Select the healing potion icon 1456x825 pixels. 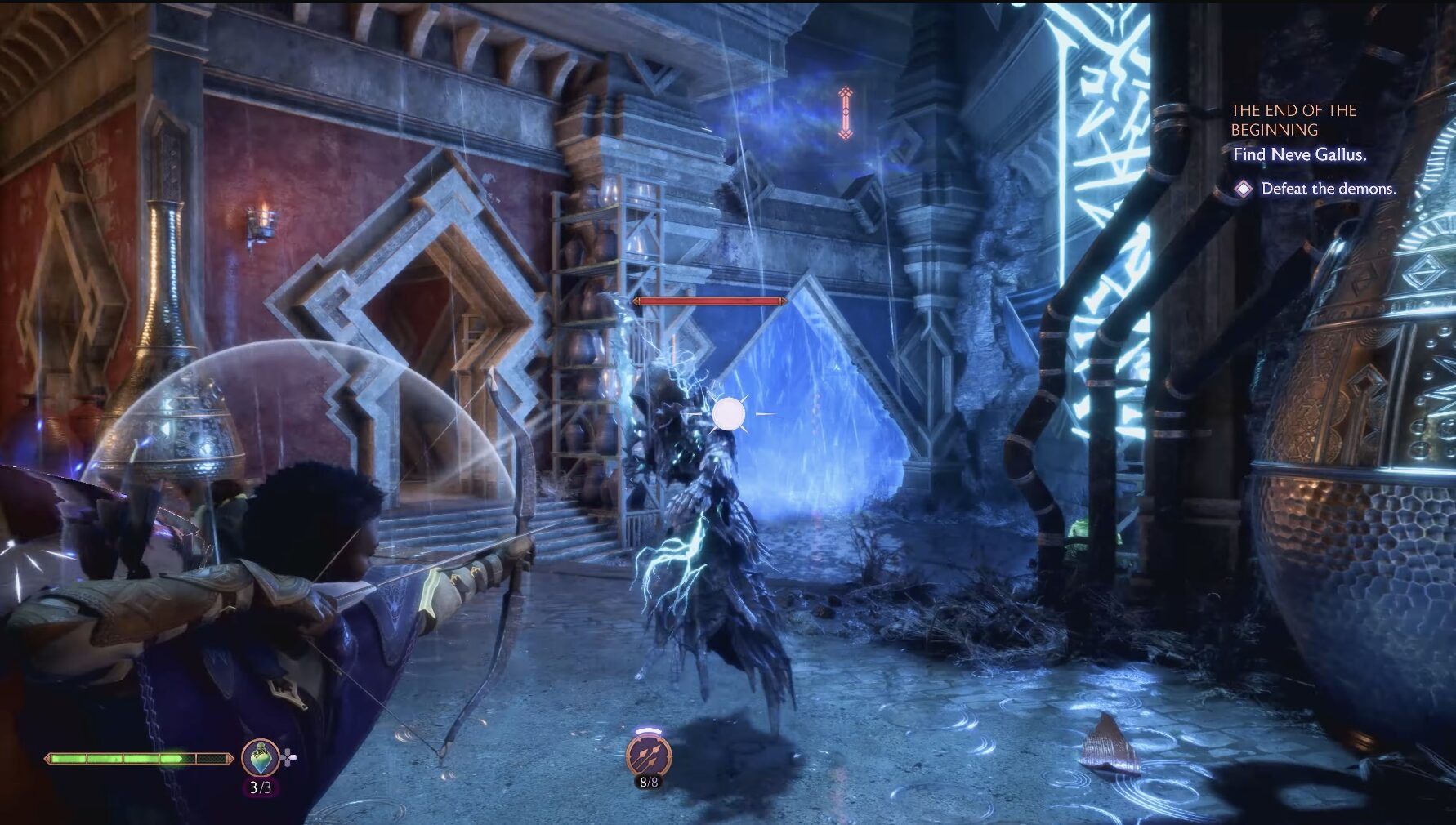coord(261,757)
